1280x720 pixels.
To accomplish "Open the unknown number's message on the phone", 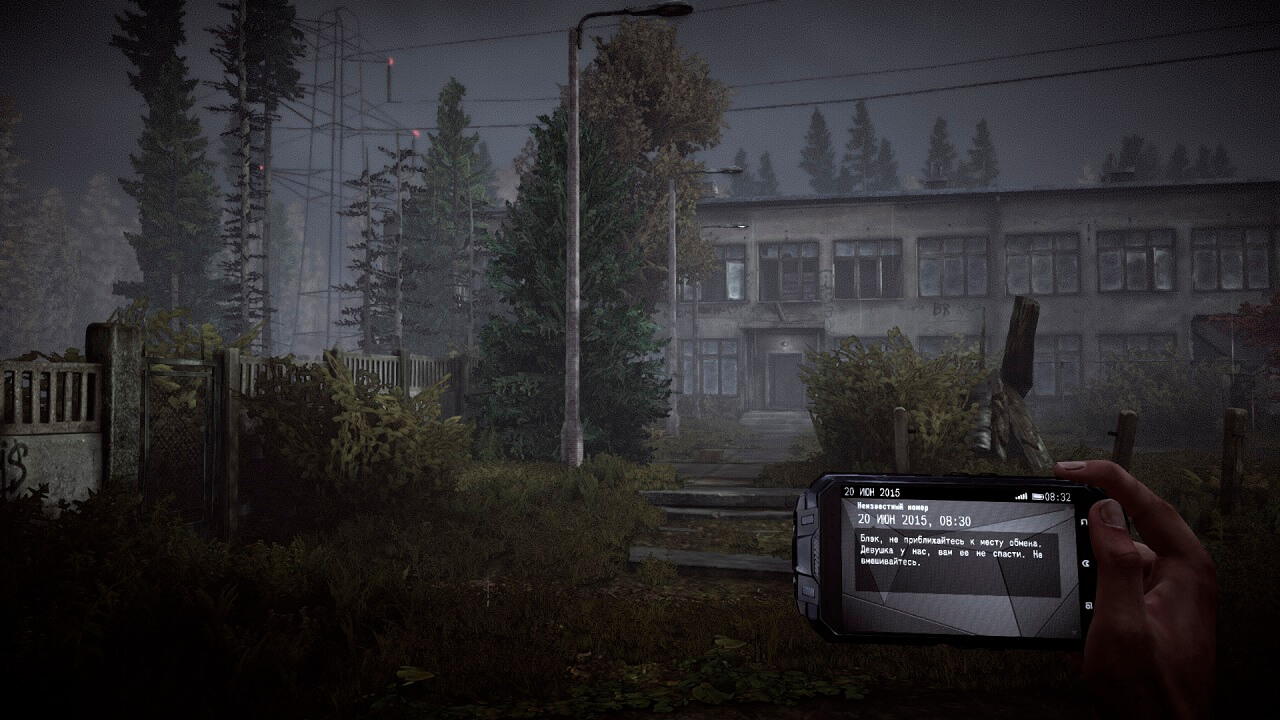I will pyautogui.click(x=955, y=548).
